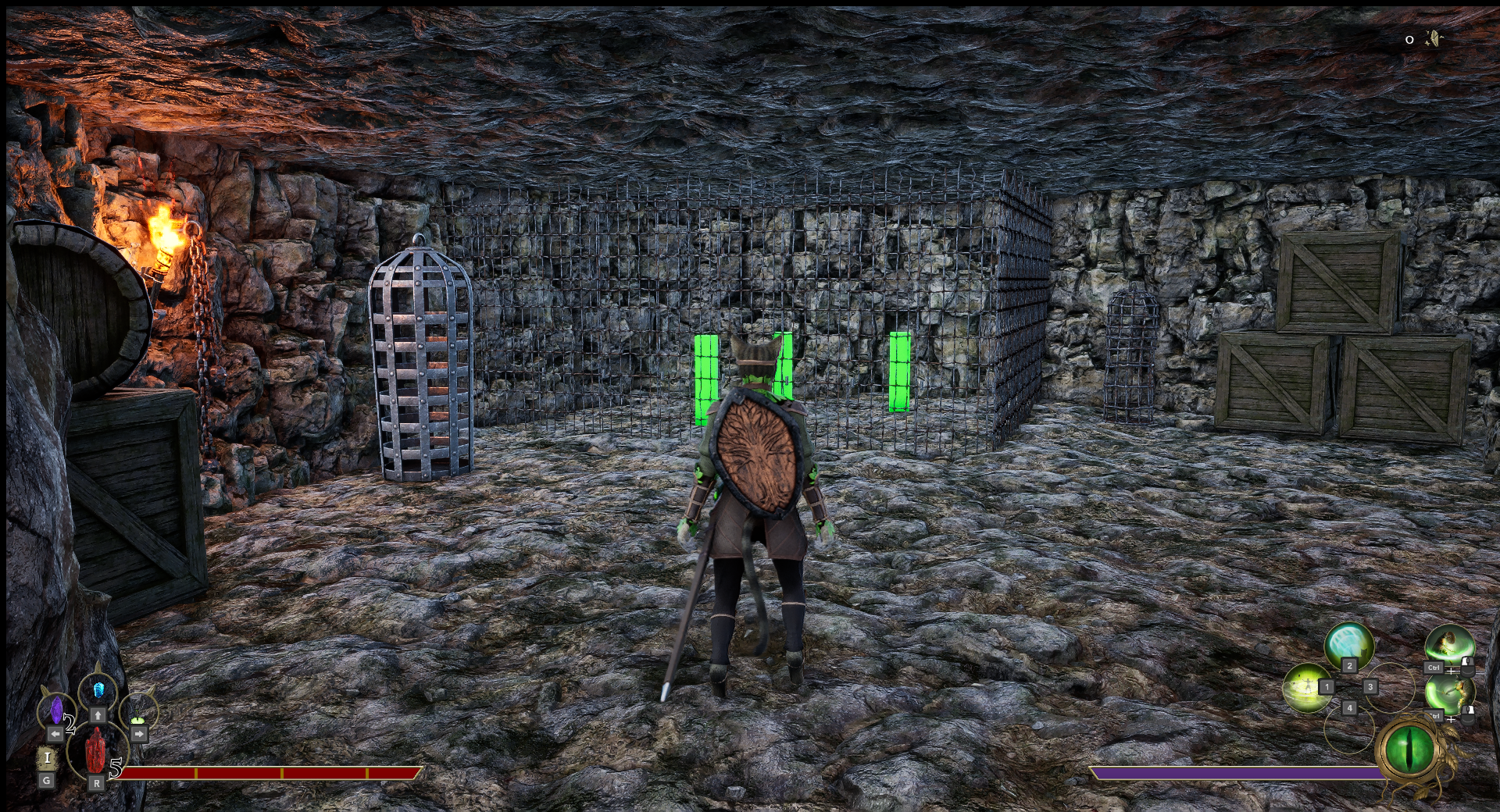Open the inventory scroll icon marked I
This screenshot has width=1500, height=812.
47,757
